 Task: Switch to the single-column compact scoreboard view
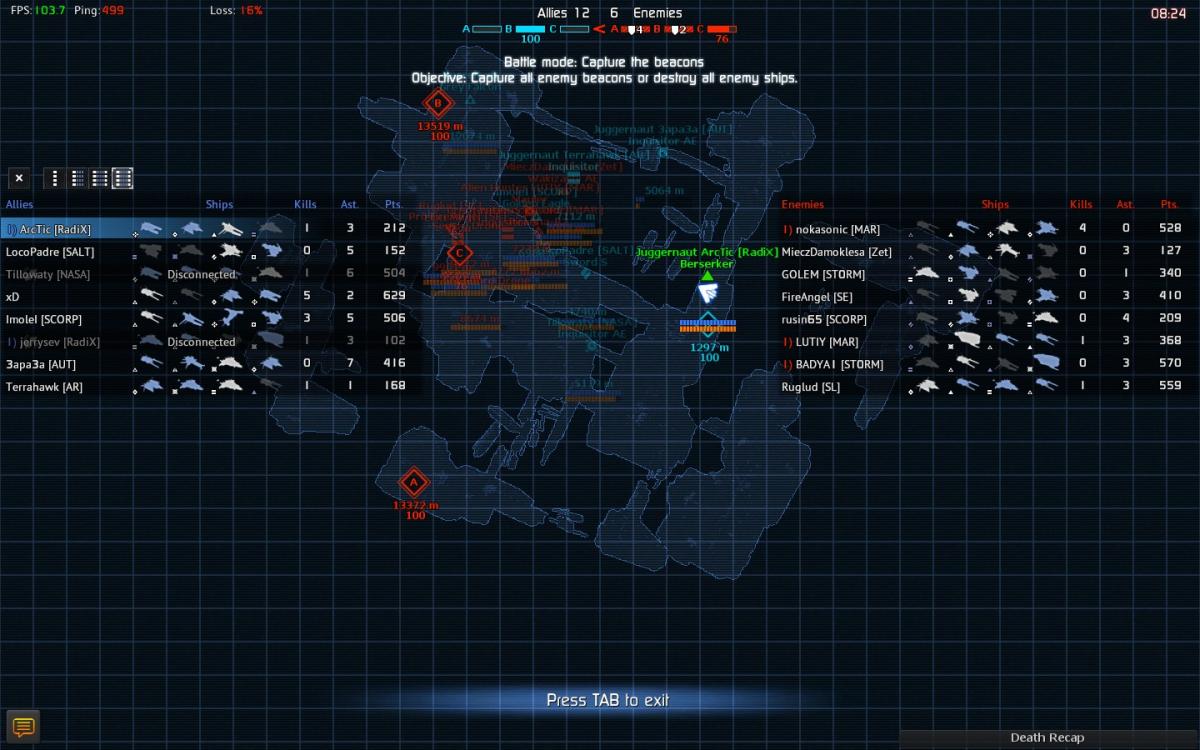[x=55, y=179]
